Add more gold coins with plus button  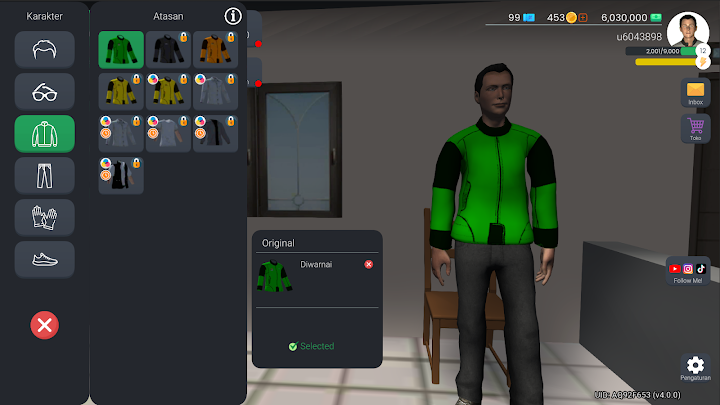pos(583,18)
